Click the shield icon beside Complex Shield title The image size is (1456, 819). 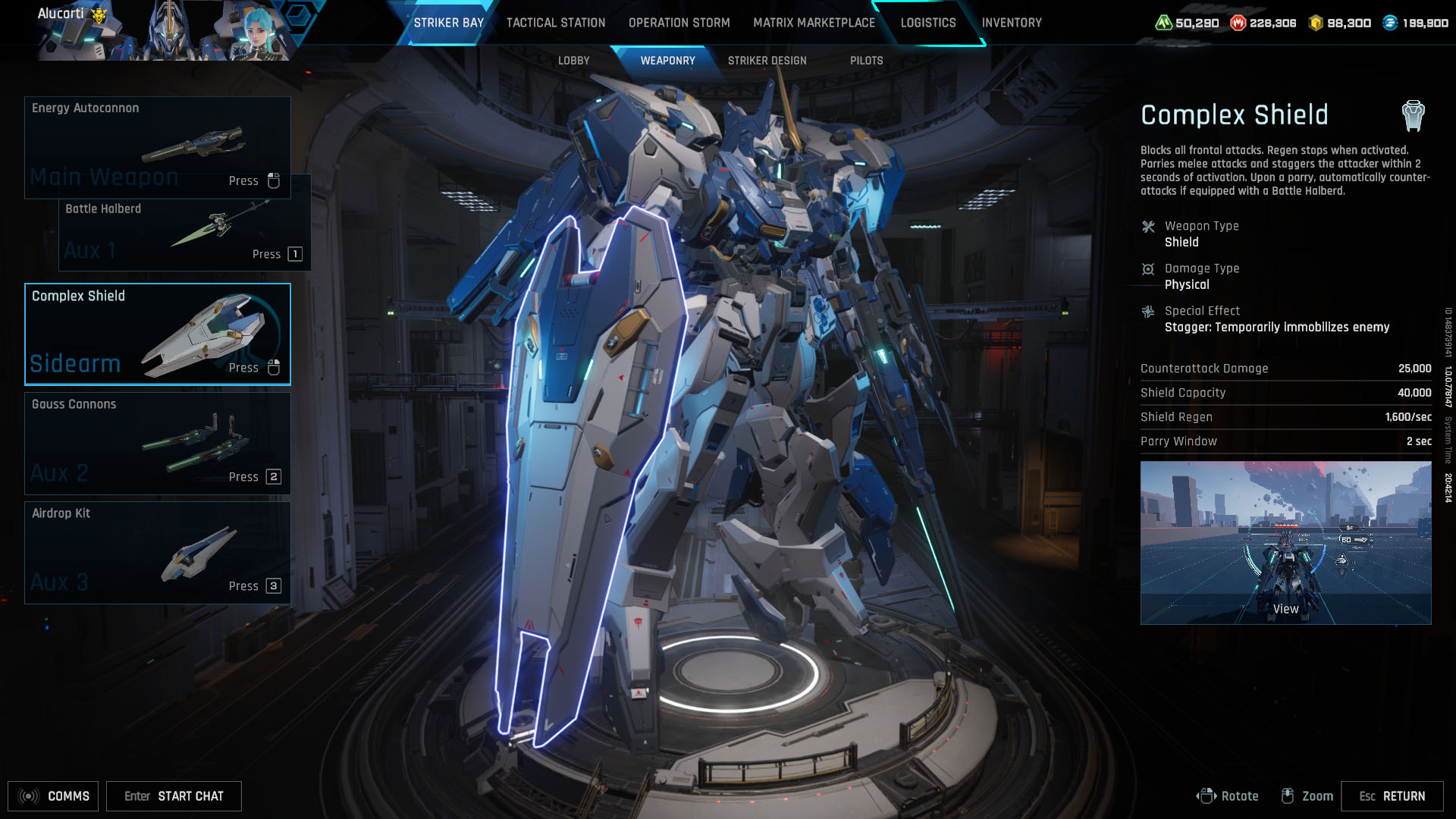pyautogui.click(x=1412, y=115)
